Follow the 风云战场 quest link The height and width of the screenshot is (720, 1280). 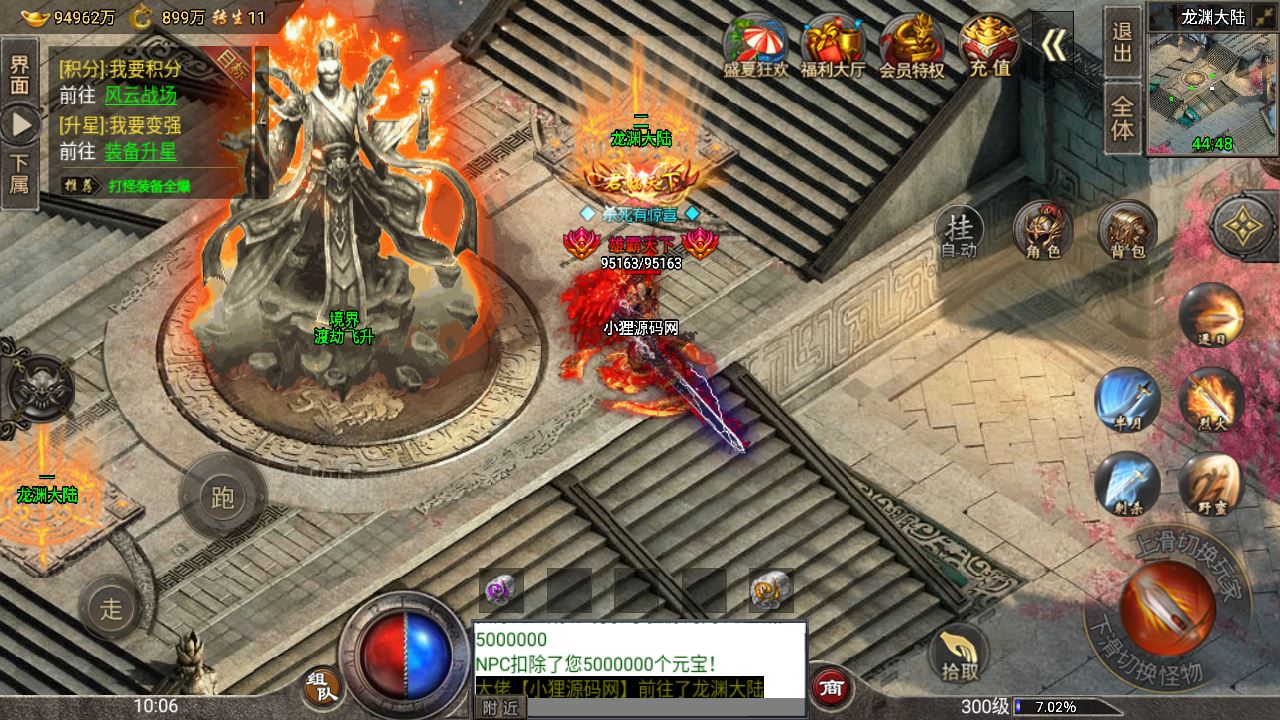click(x=140, y=96)
